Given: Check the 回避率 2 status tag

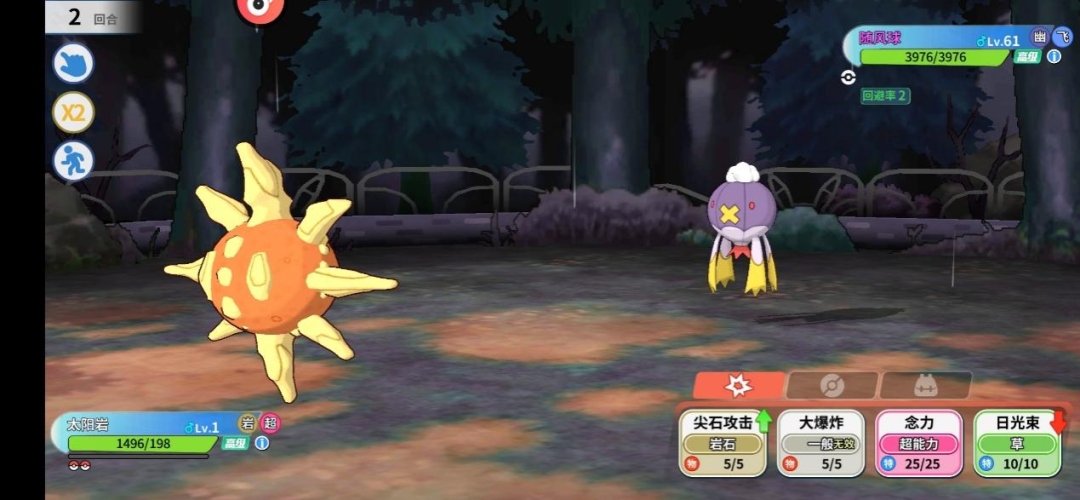Looking at the screenshot, I should (885, 96).
